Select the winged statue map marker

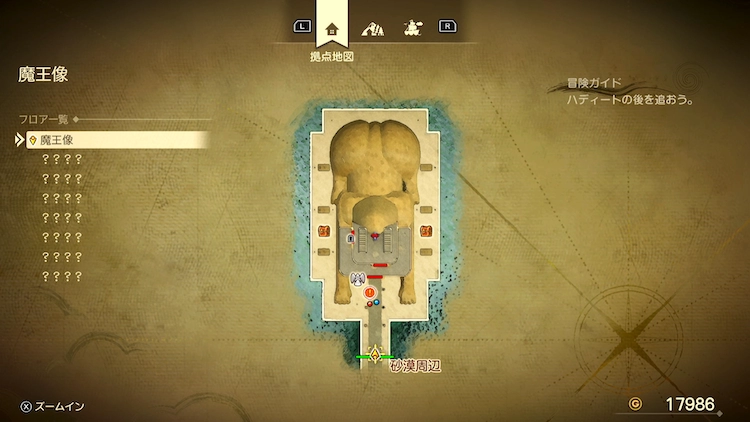[358, 279]
